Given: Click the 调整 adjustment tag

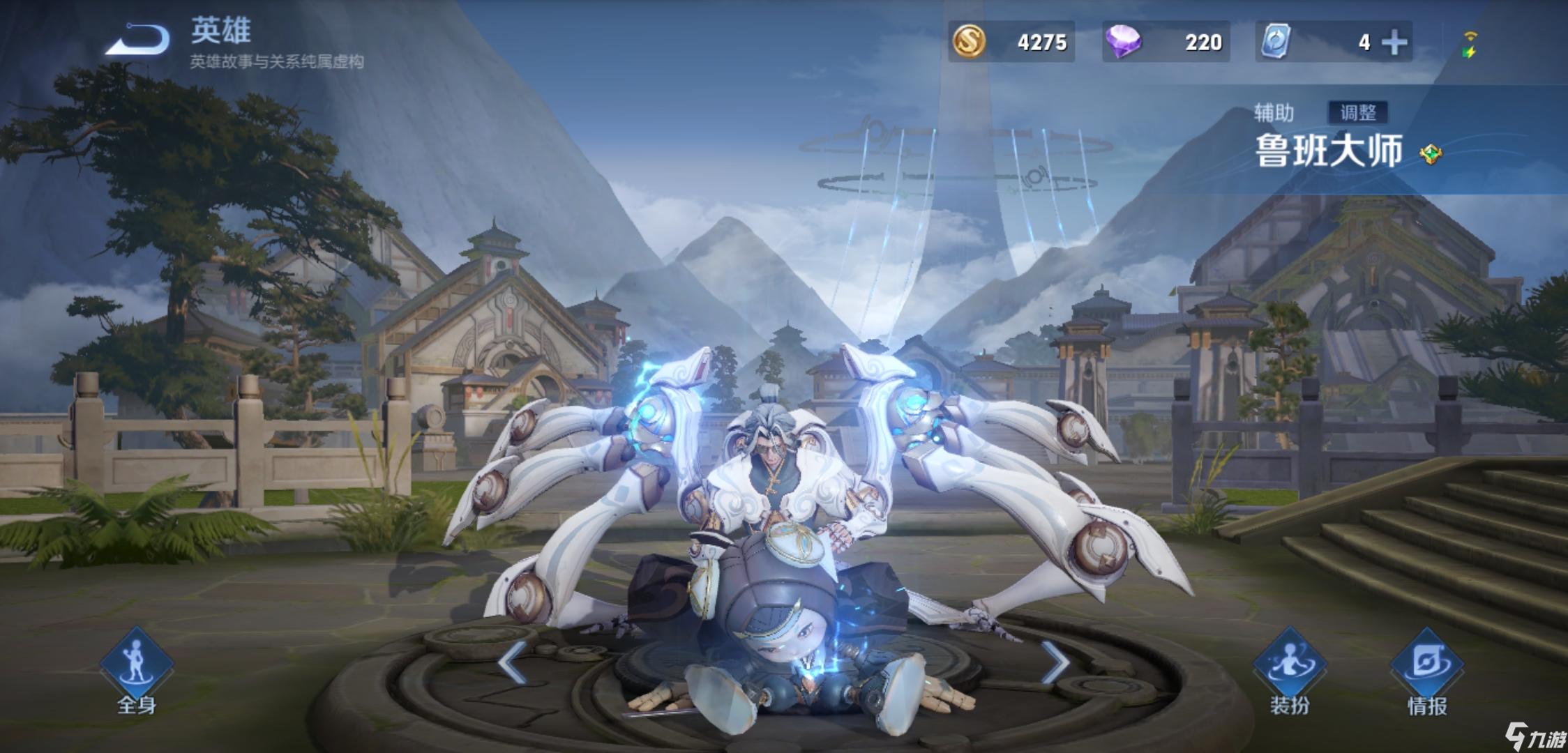Looking at the screenshot, I should (x=1357, y=112).
